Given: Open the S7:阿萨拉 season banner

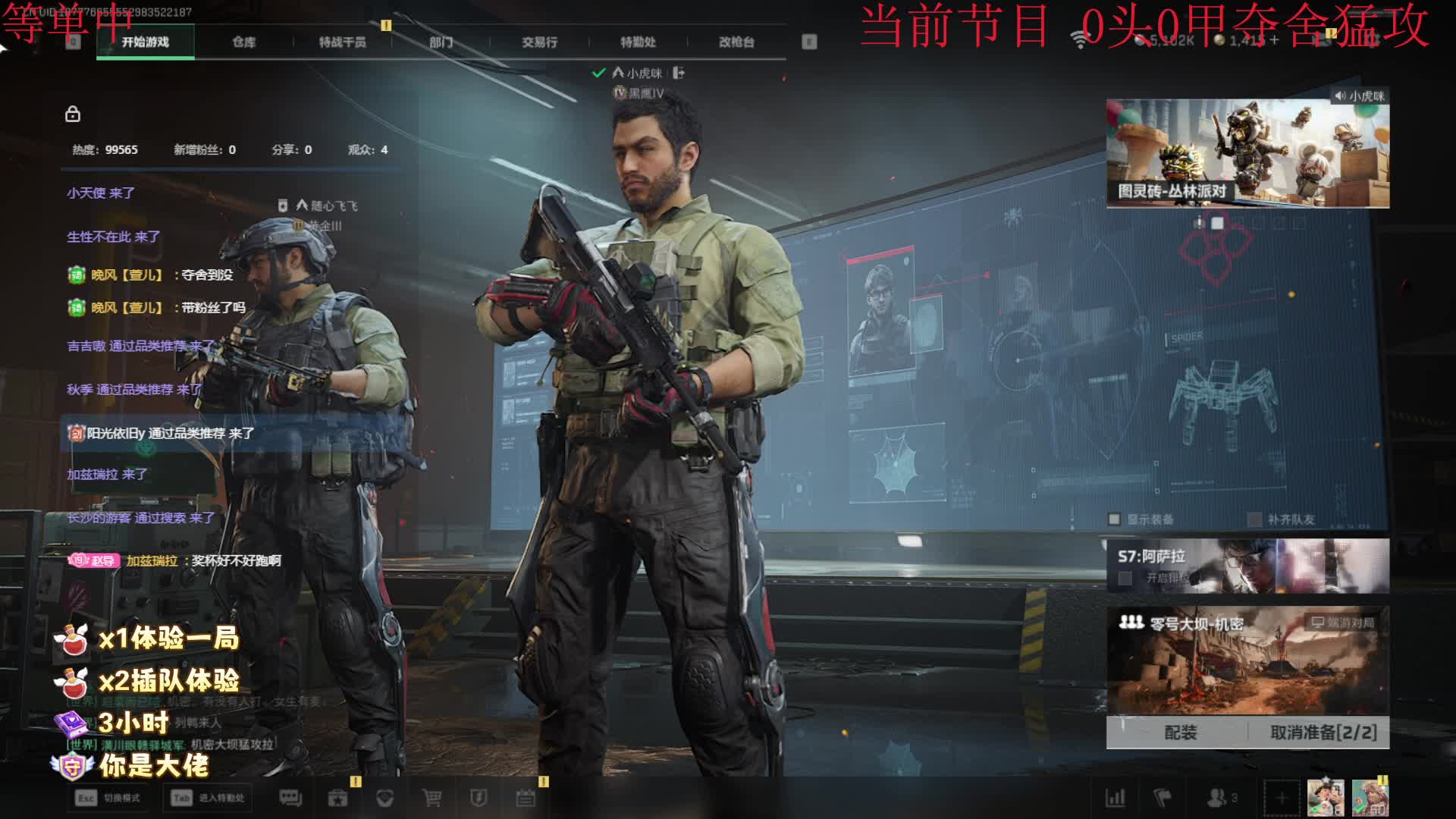Looking at the screenshot, I should click(1247, 566).
